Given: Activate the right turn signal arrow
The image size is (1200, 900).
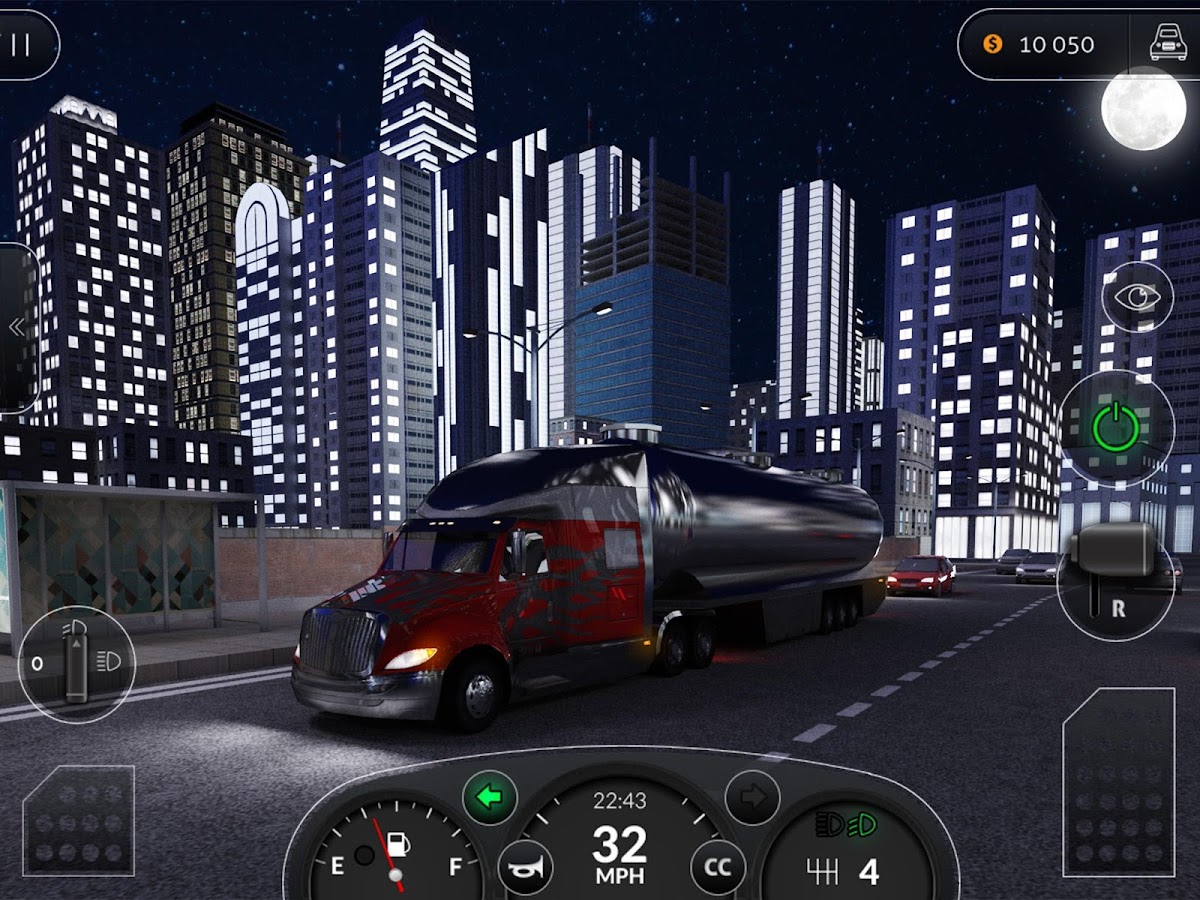Looking at the screenshot, I should 751,797.
